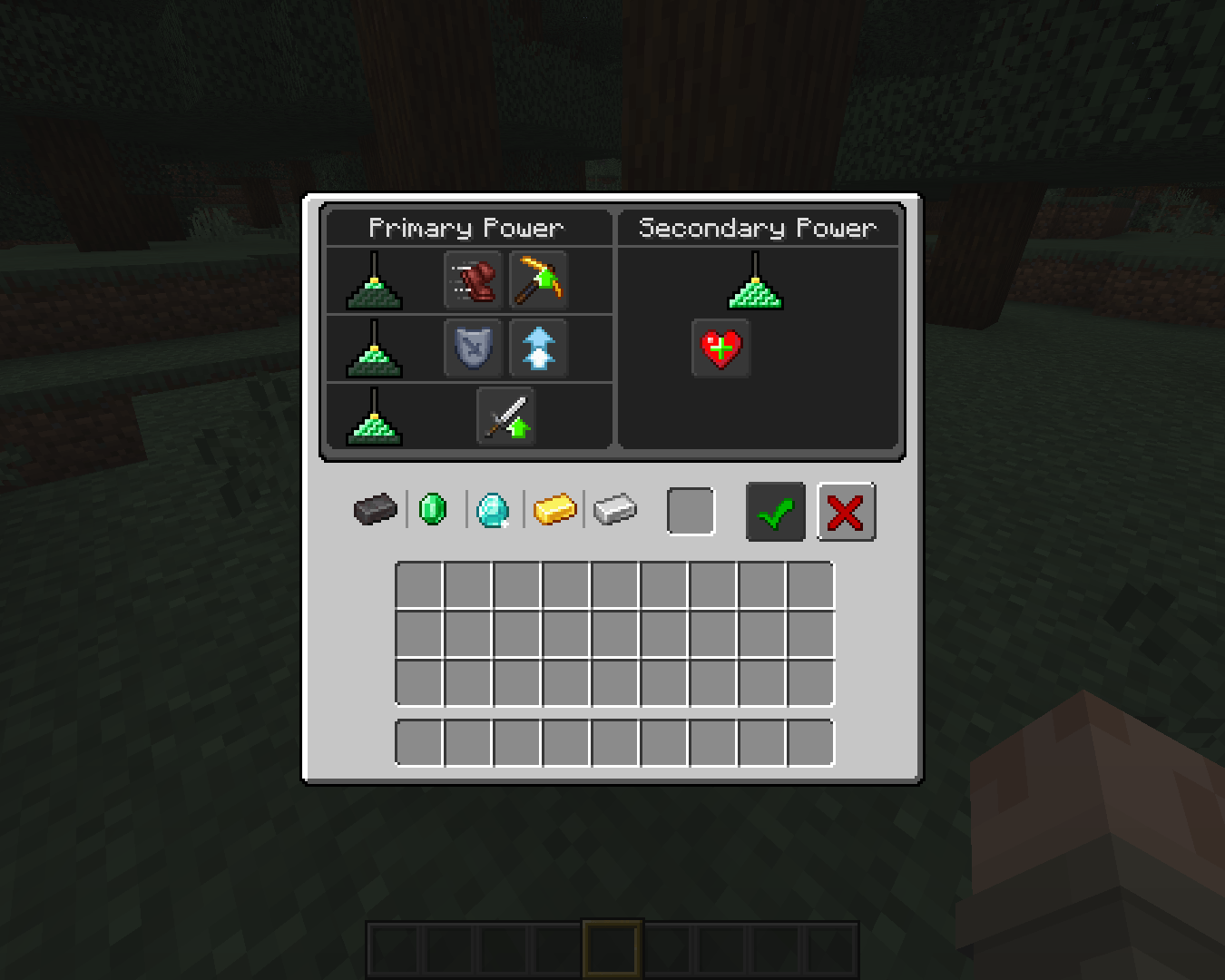Image resolution: width=1225 pixels, height=980 pixels.
Task: Select the Haste golden pickaxe effect
Action: tap(539, 281)
